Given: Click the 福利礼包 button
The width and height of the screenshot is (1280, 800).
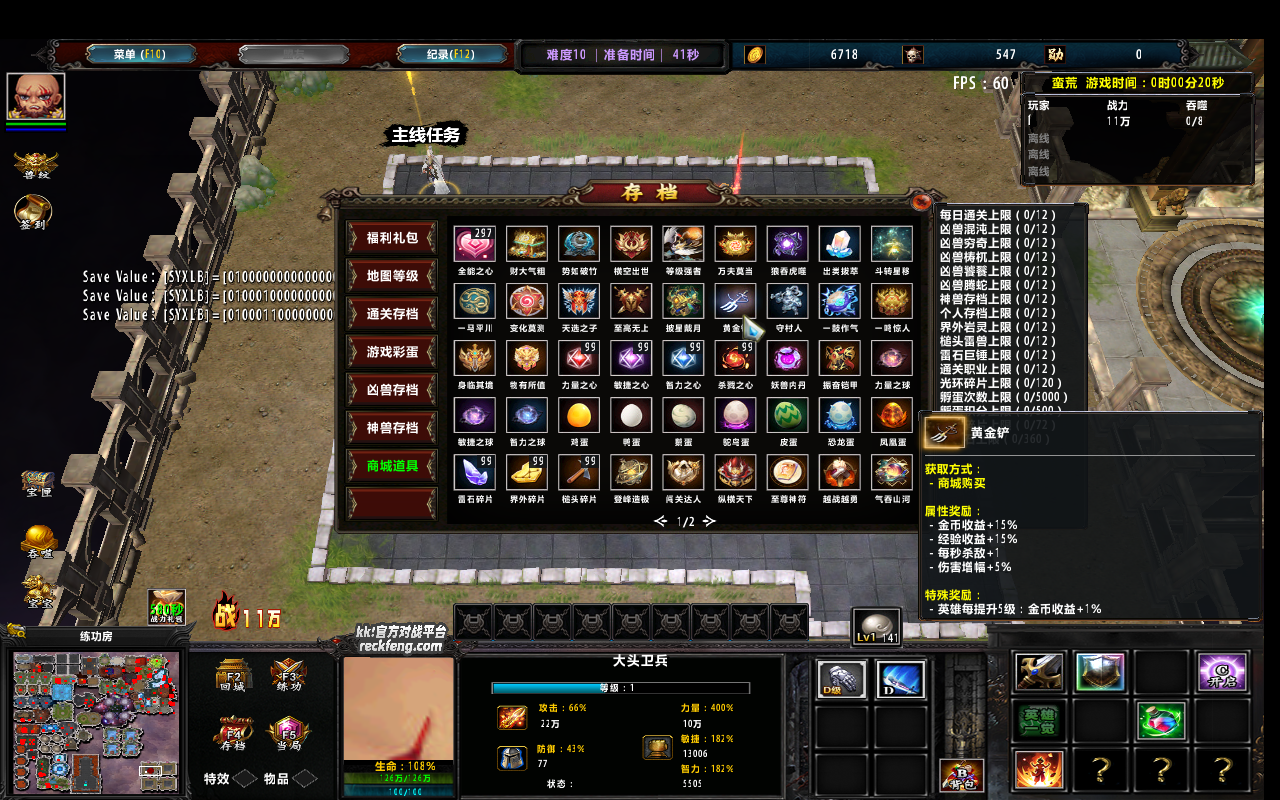Looking at the screenshot, I should pyautogui.click(x=390, y=238).
